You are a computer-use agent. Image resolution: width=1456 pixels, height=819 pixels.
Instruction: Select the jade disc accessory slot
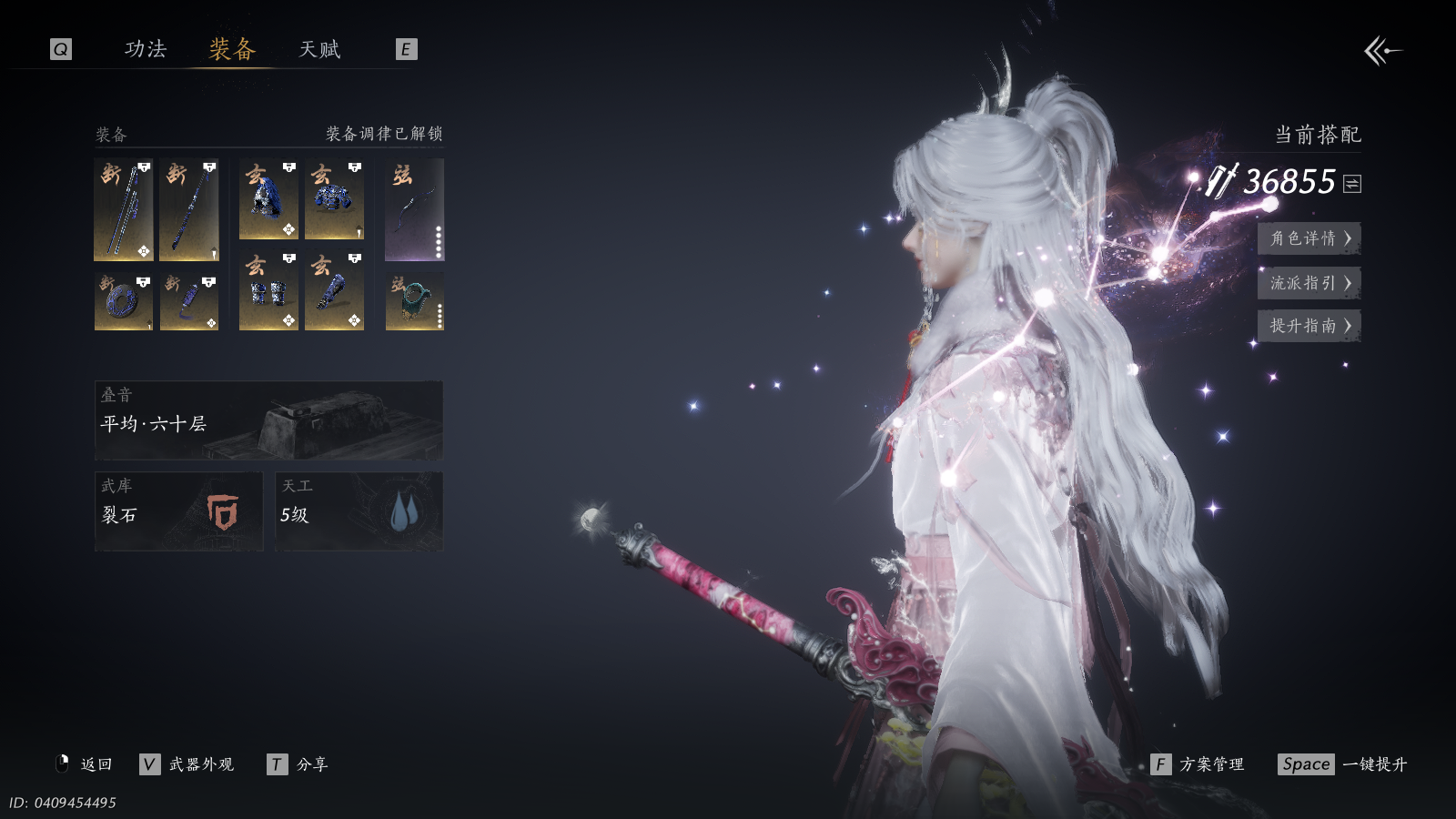click(124, 301)
